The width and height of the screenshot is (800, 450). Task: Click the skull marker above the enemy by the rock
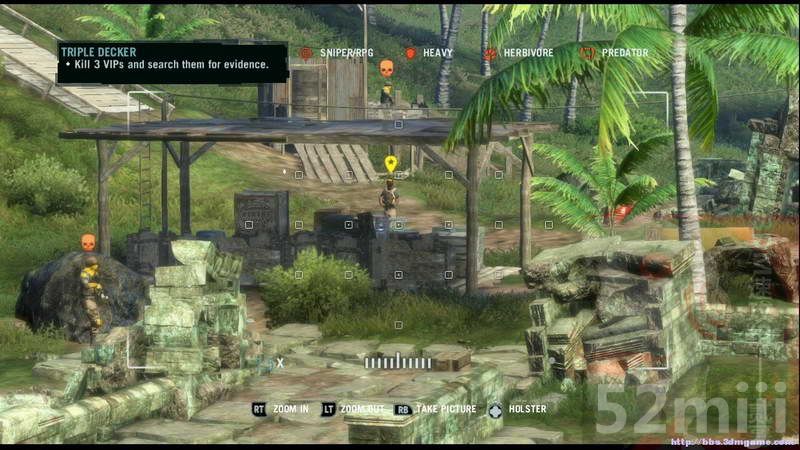[88, 241]
